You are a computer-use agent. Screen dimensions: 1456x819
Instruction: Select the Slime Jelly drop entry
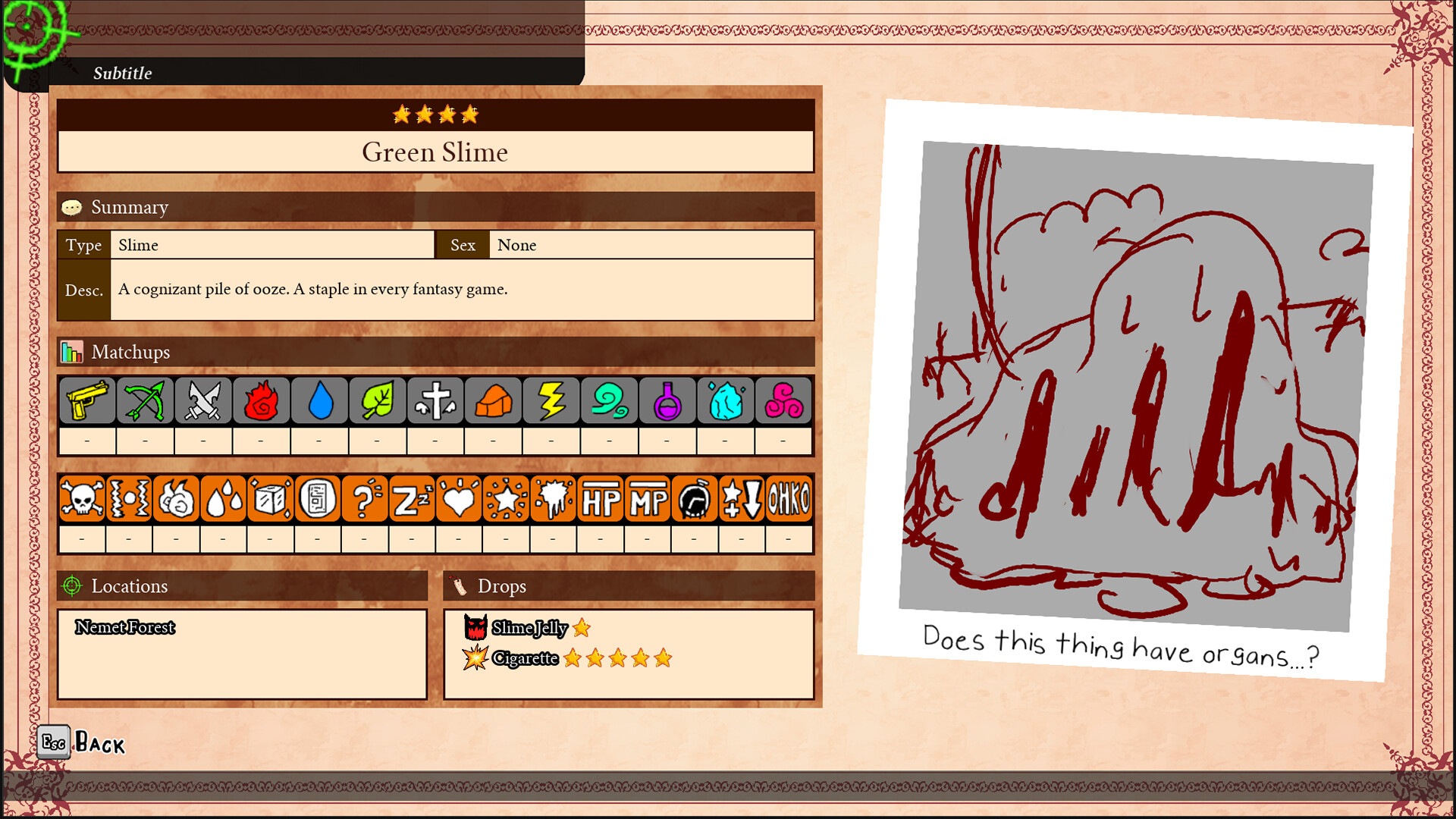(529, 629)
